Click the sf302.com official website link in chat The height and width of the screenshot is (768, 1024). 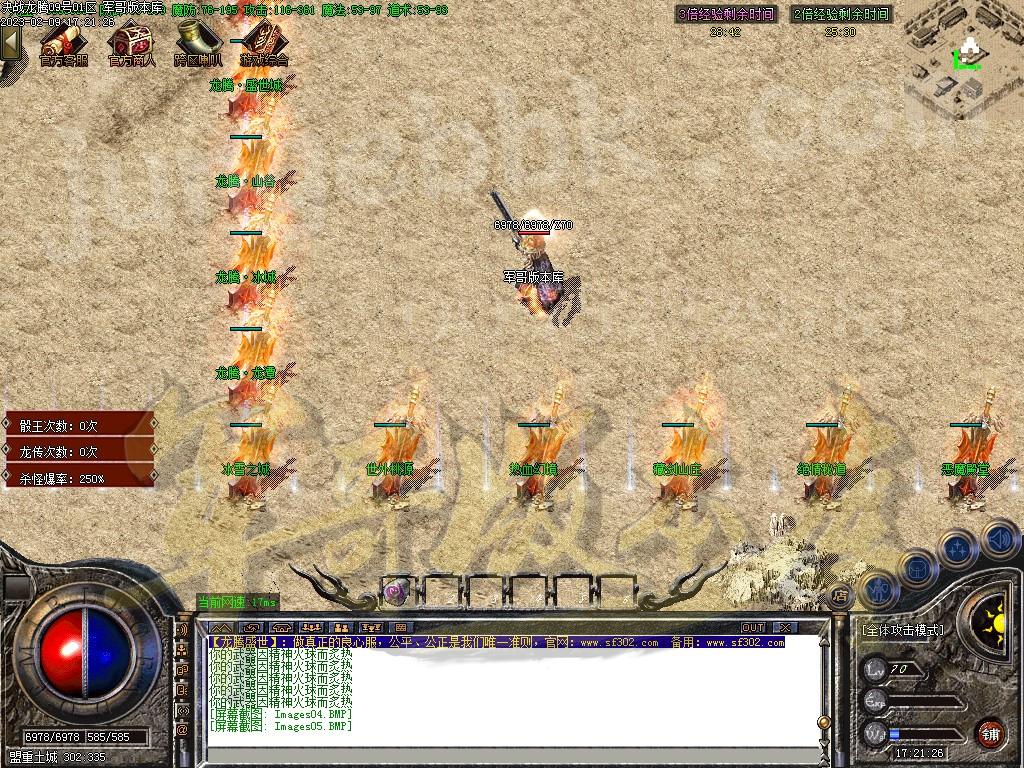tap(619, 643)
